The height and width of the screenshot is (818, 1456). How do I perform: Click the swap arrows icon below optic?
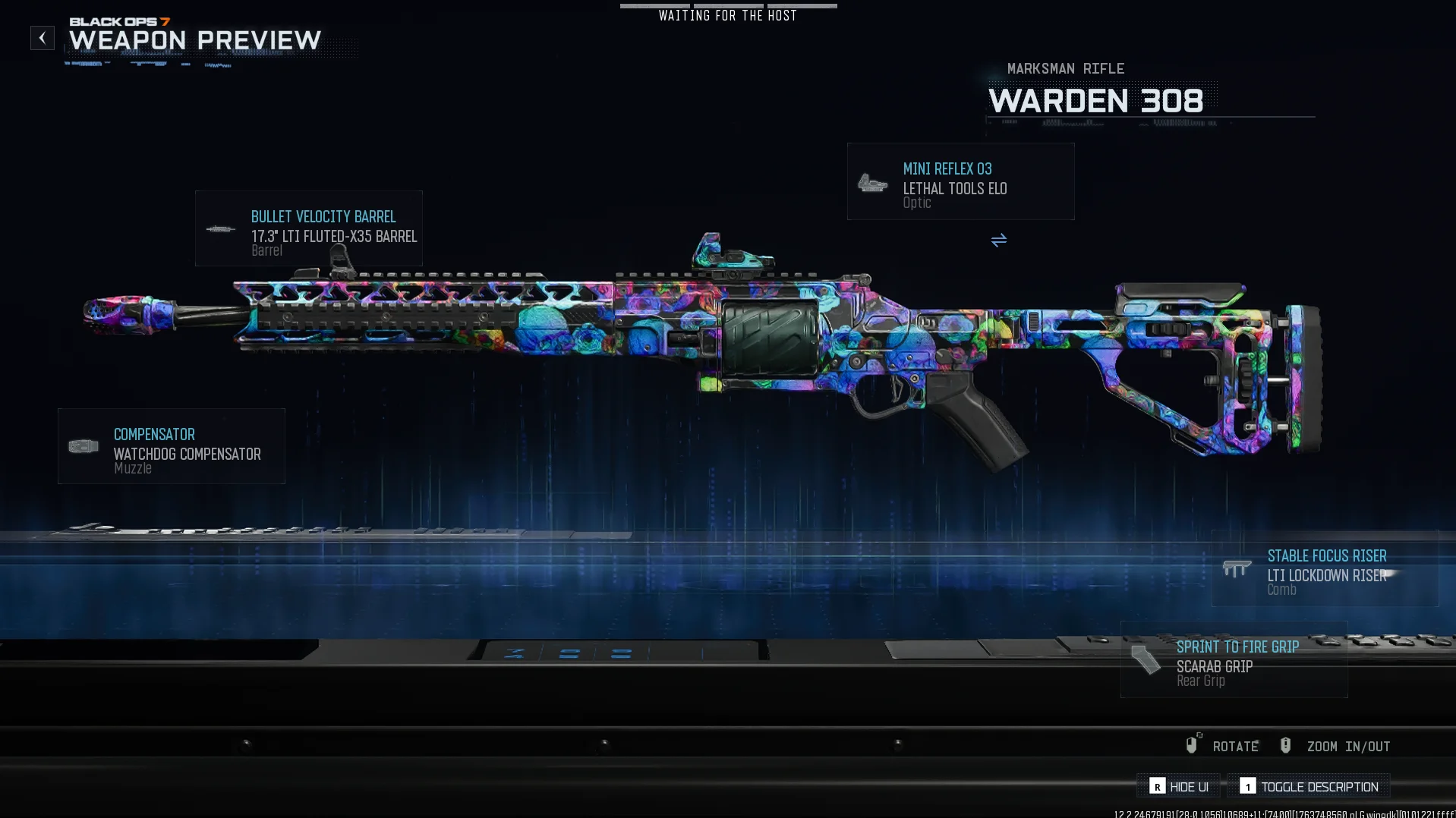998,241
